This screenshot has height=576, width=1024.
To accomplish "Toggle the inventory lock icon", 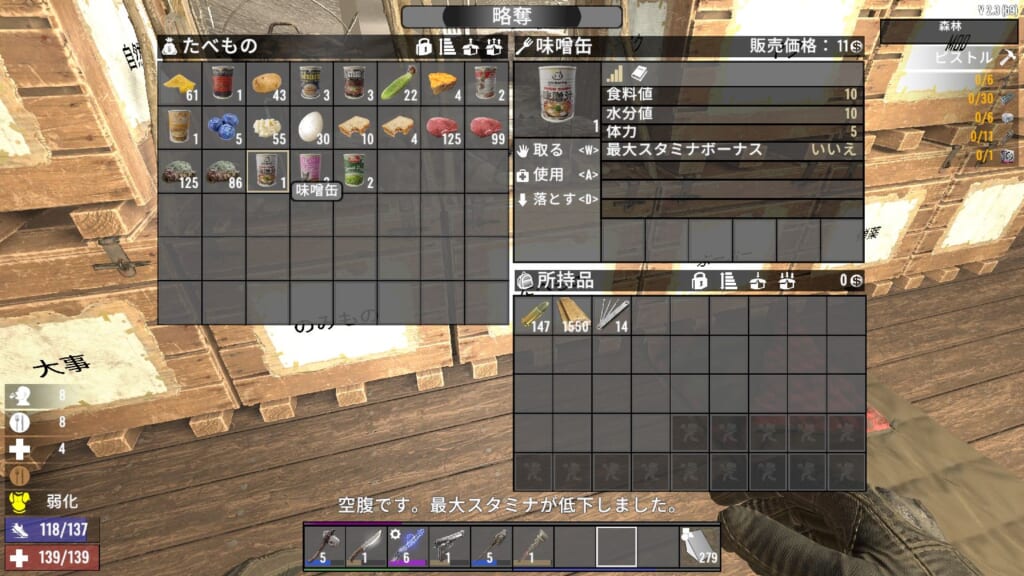I will coord(701,282).
